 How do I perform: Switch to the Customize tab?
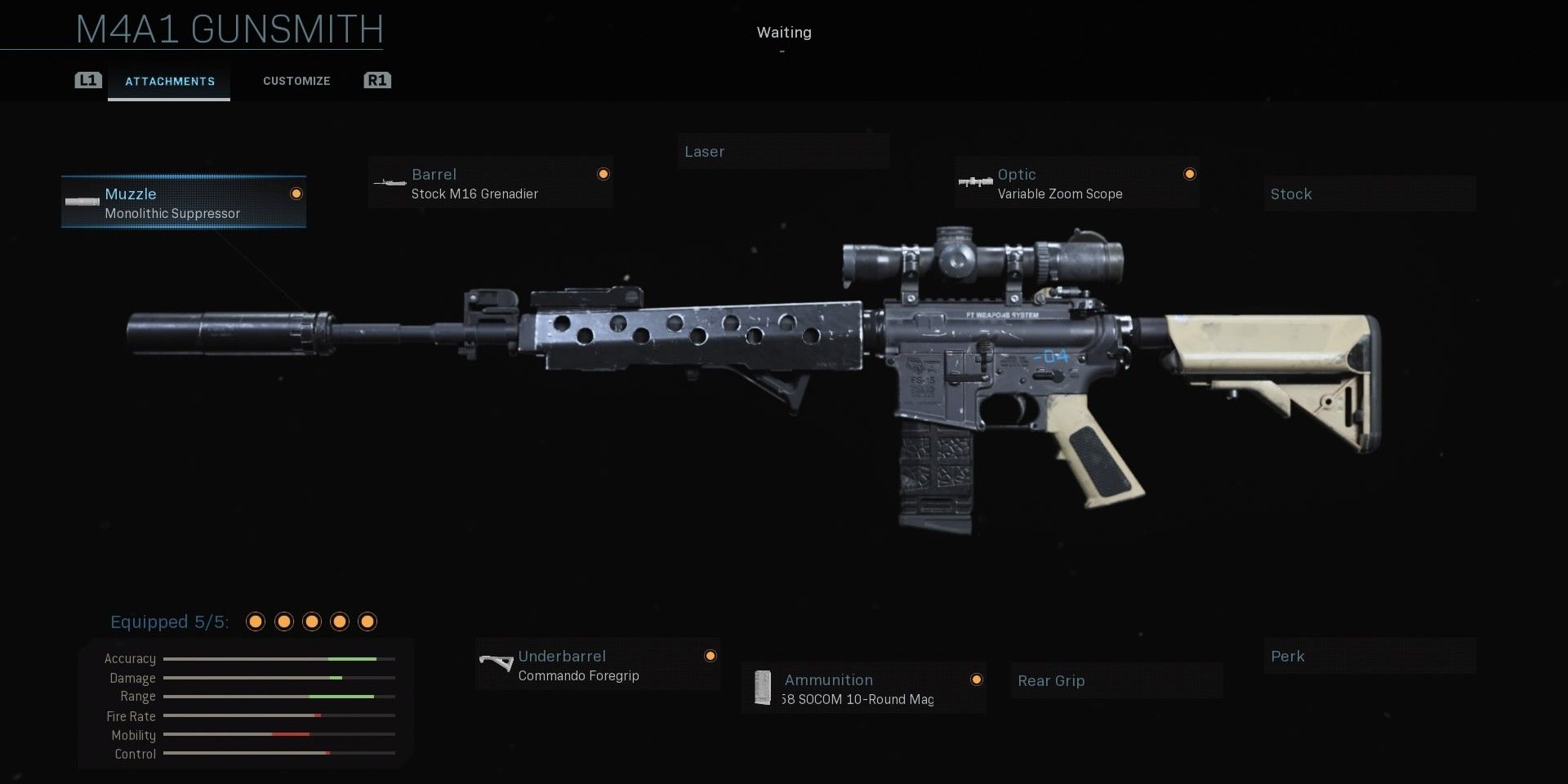[296, 81]
